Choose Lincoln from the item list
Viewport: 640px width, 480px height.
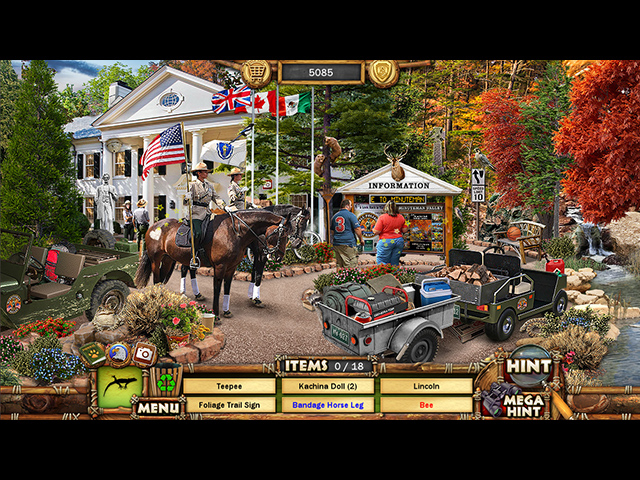click(426, 386)
